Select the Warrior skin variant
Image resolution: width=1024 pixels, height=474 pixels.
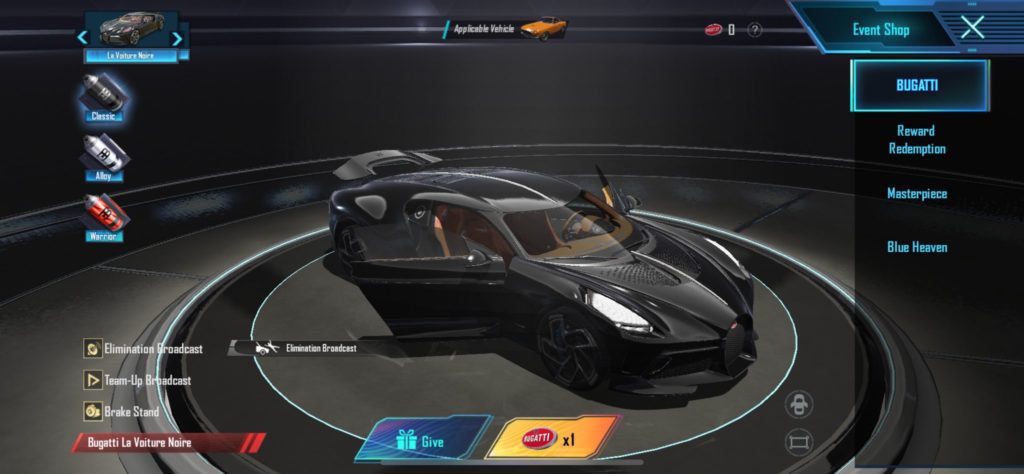coord(104,219)
